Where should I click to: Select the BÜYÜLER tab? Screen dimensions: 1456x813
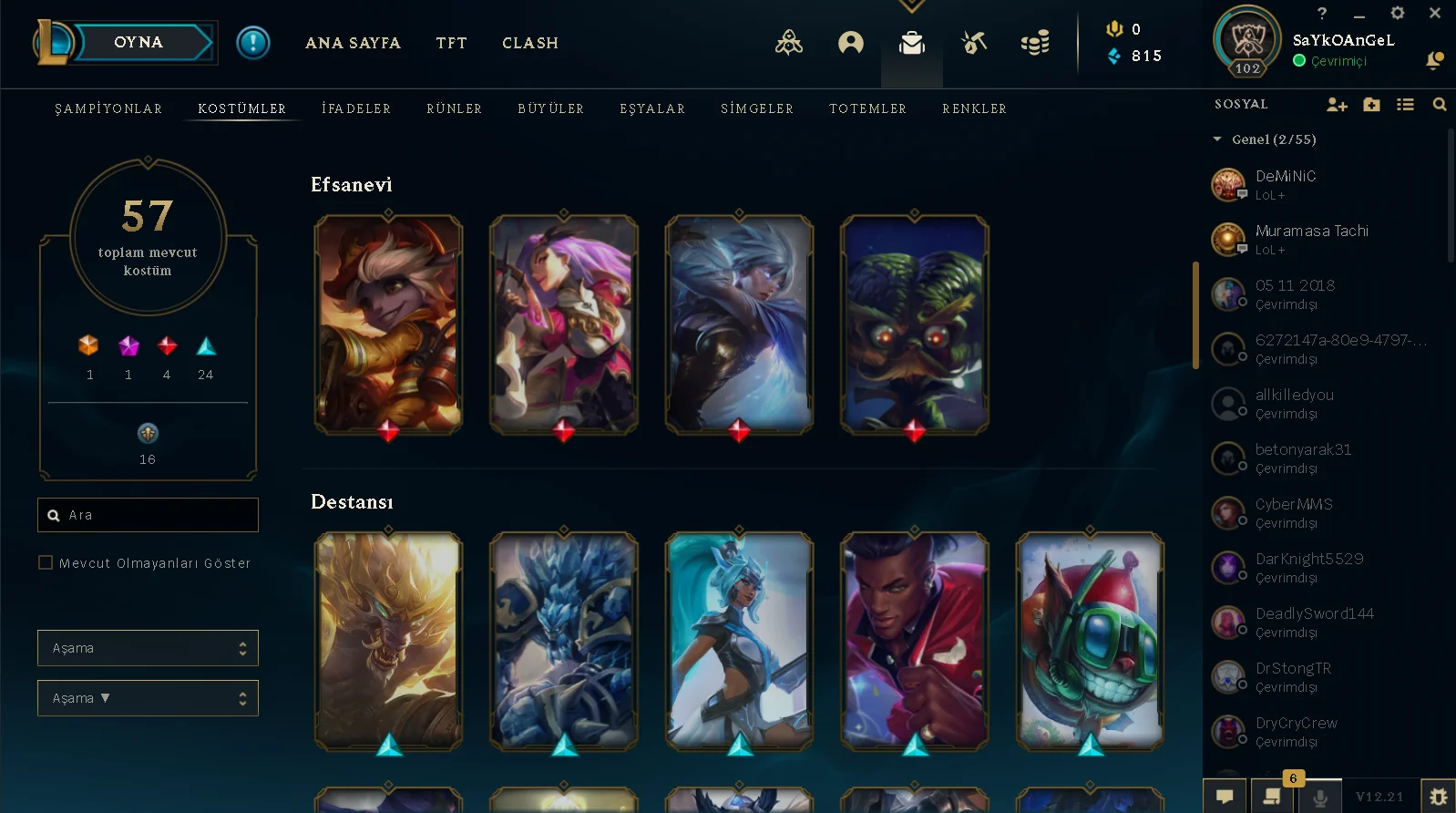[x=550, y=108]
